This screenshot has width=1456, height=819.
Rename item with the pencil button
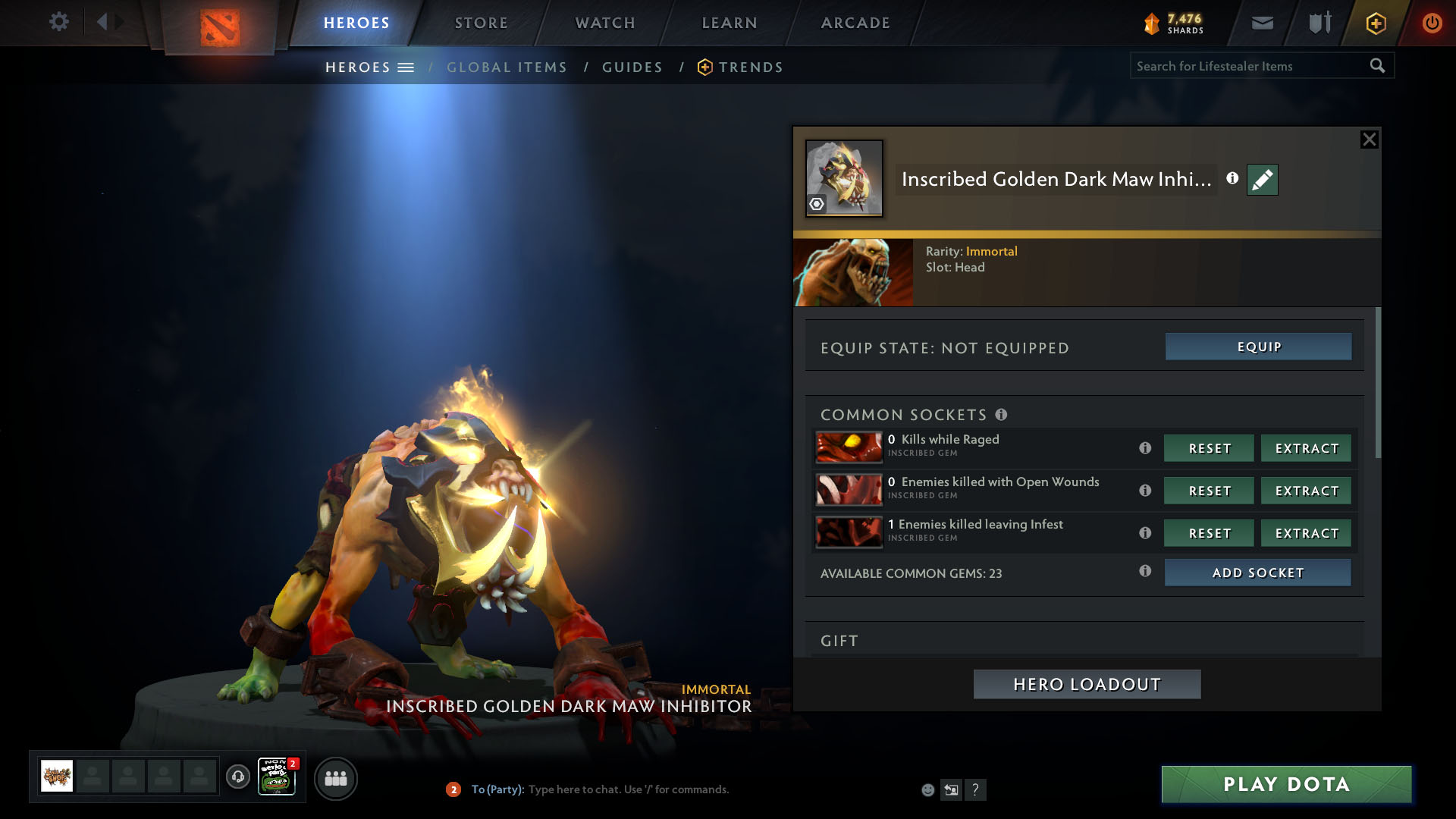click(x=1262, y=180)
